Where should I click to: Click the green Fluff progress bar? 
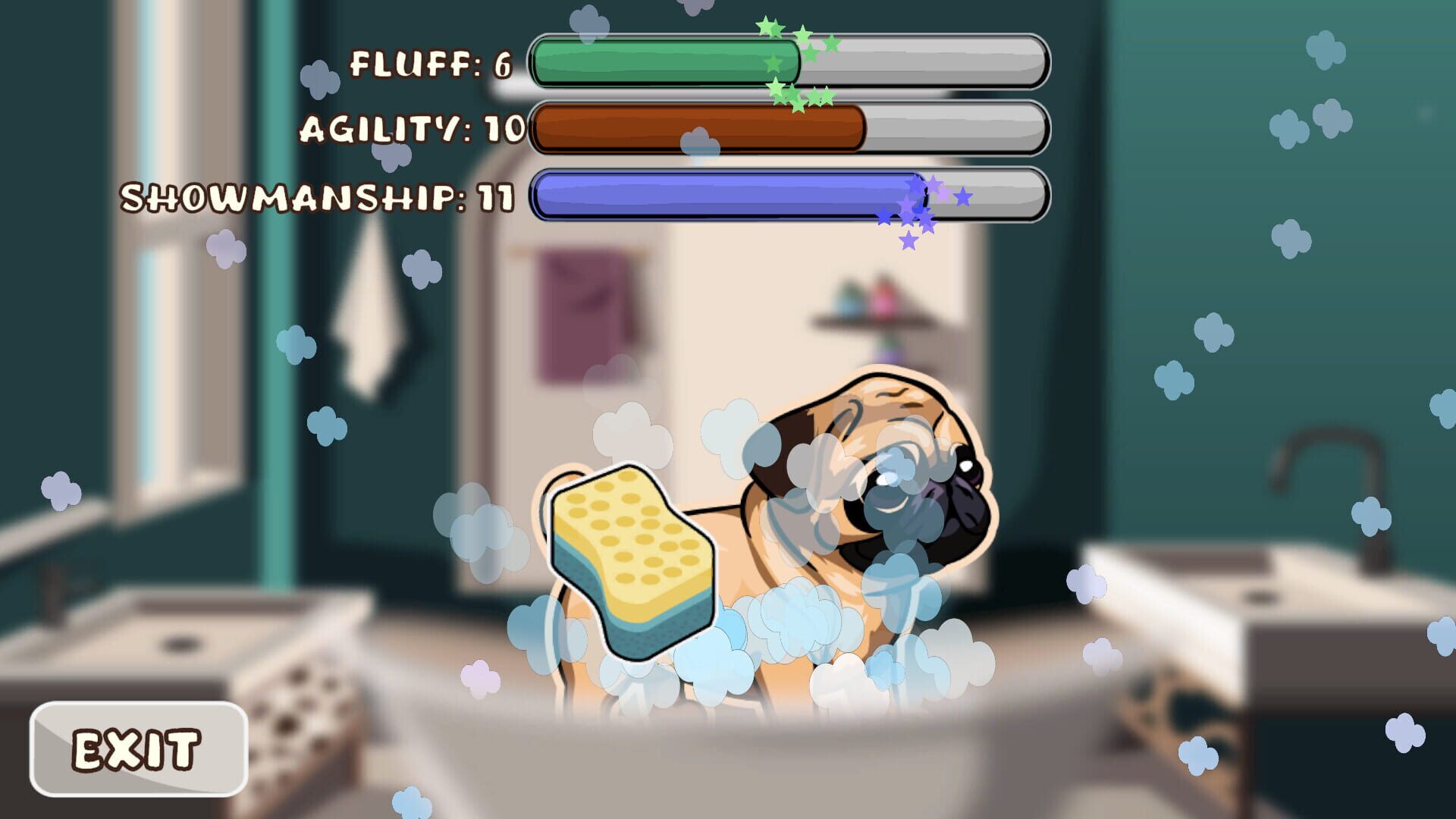667,61
